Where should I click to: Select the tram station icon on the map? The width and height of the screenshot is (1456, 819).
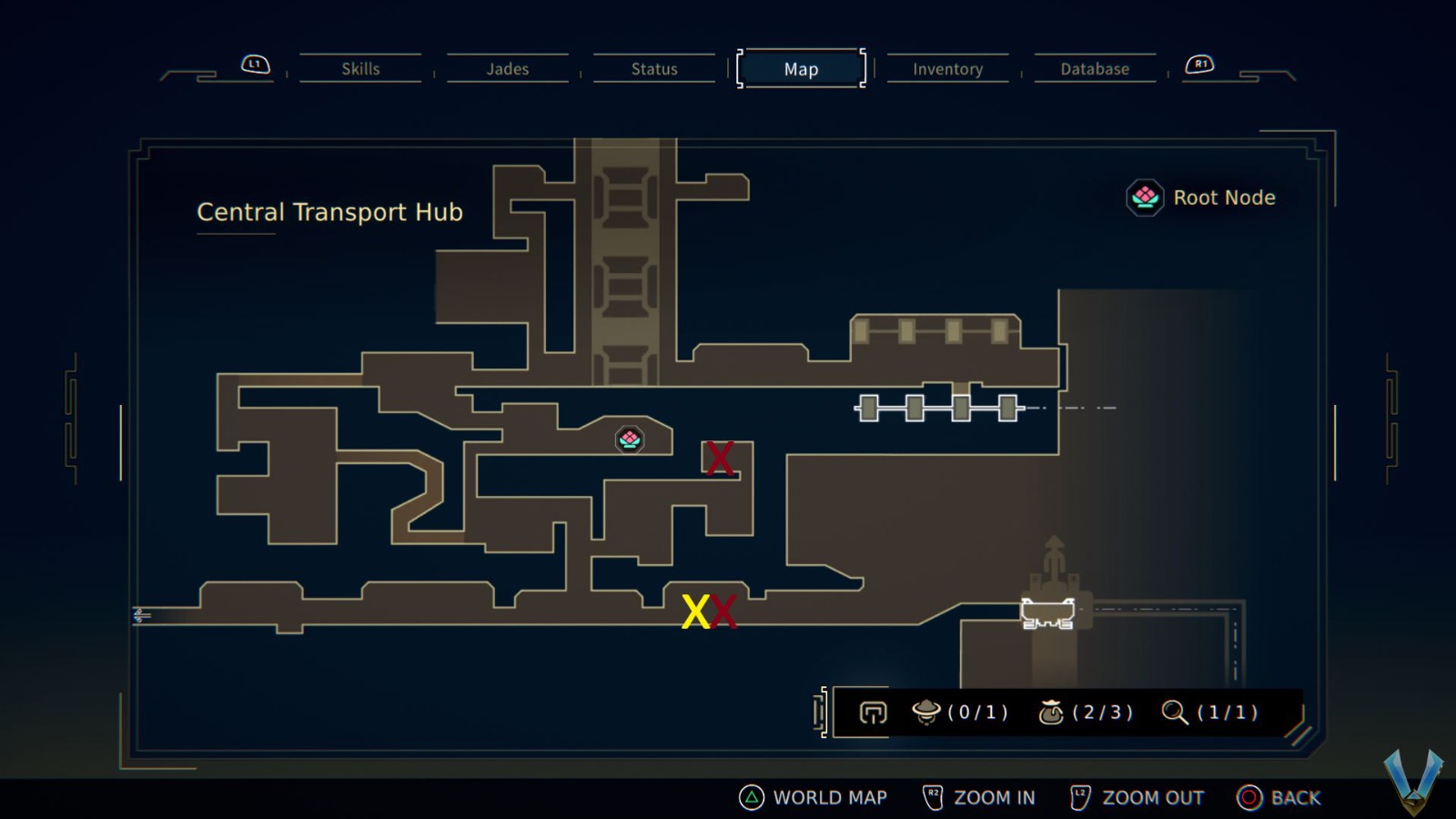click(x=937, y=408)
